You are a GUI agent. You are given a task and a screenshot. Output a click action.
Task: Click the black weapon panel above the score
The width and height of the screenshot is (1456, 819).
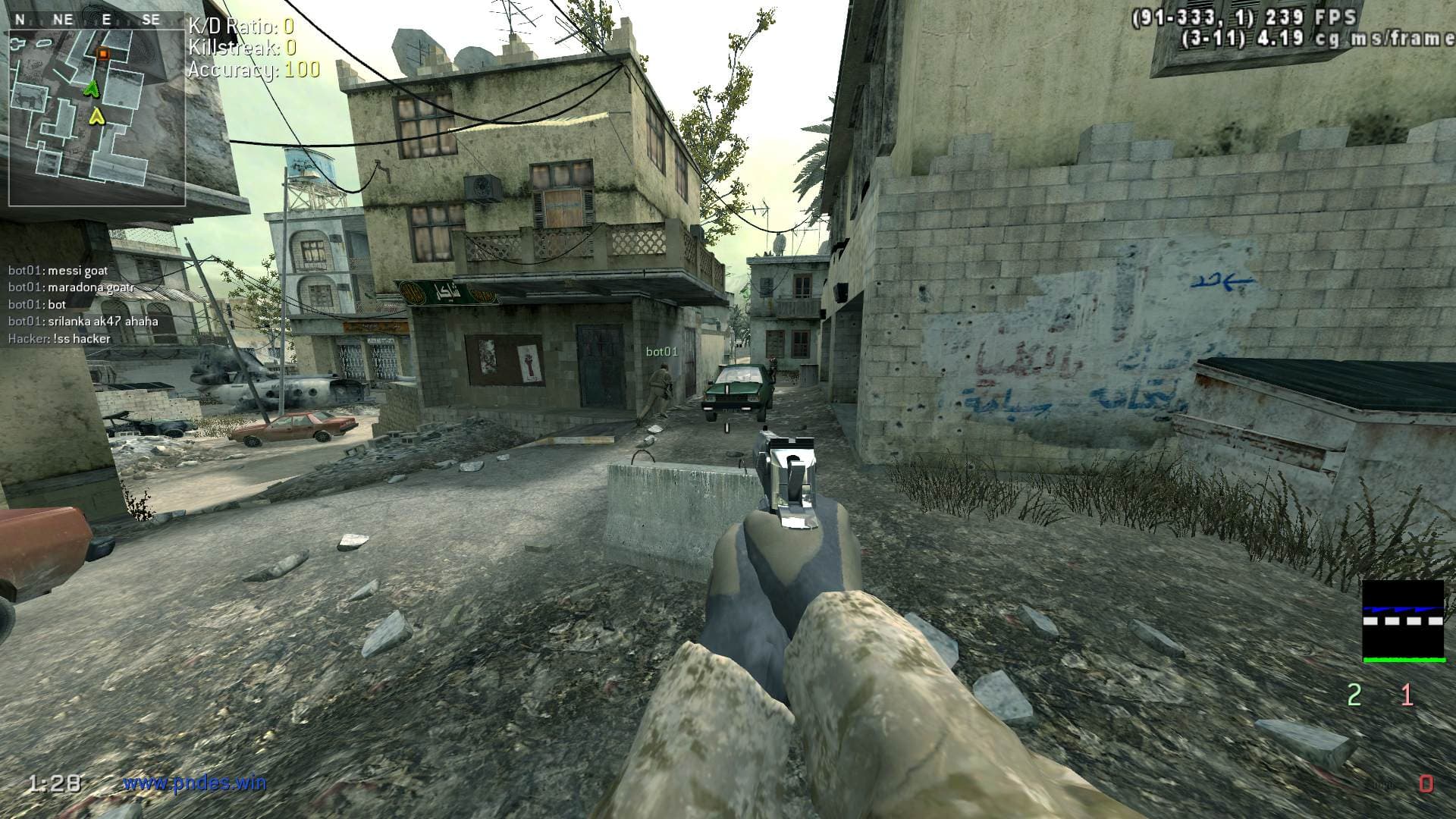tap(1404, 620)
